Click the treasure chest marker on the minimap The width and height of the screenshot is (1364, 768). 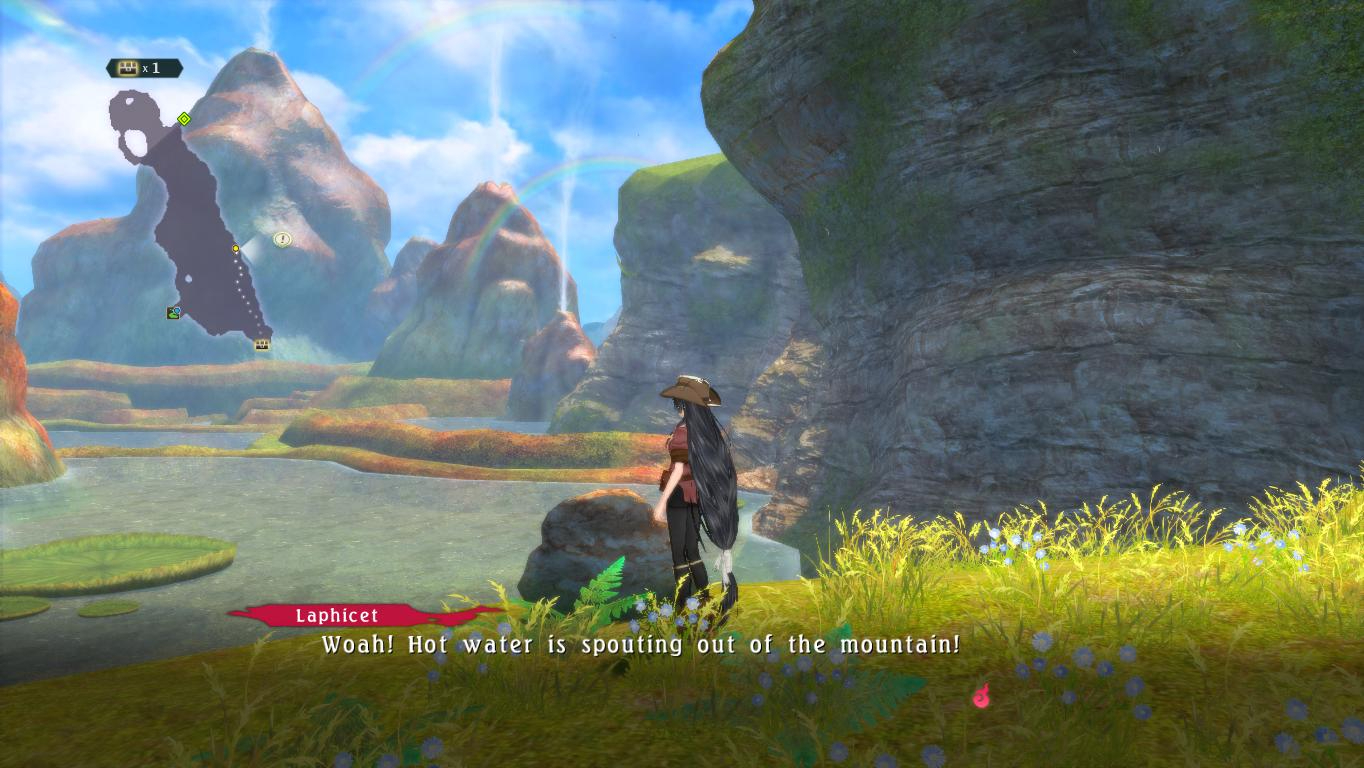tap(262, 344)
